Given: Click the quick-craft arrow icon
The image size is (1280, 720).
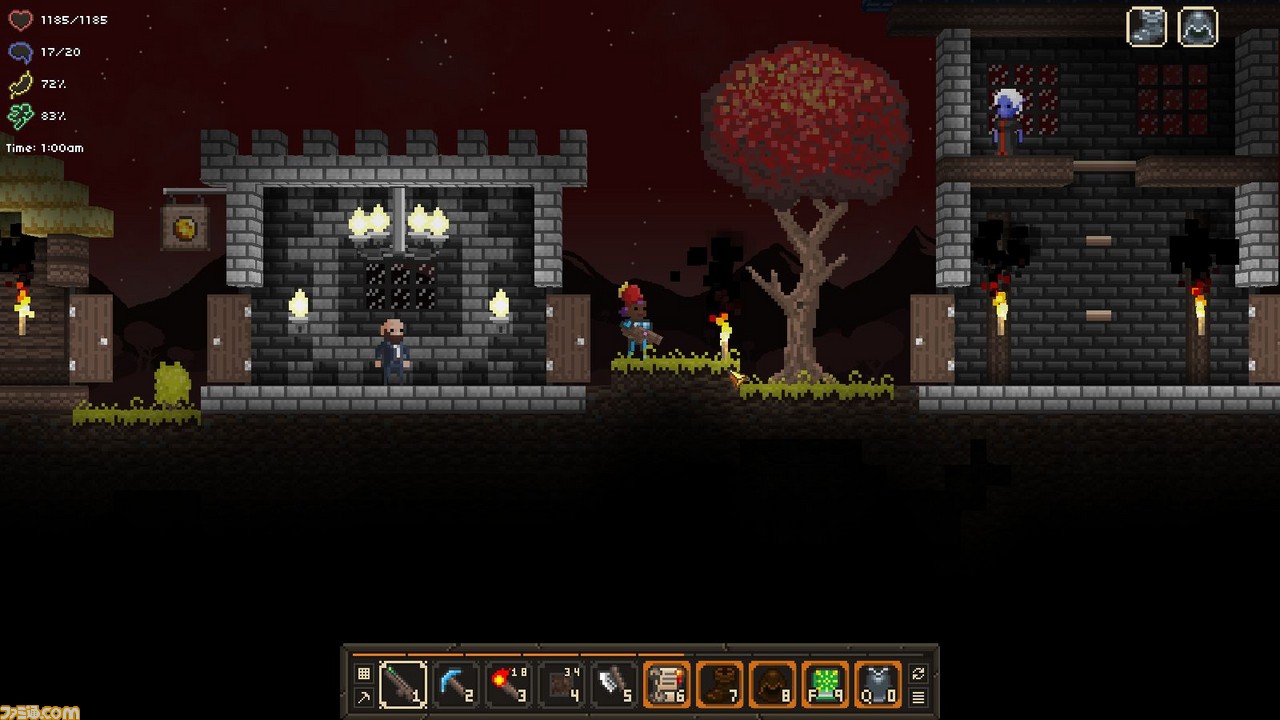Looking at the screenshot, I should [365, 698].
